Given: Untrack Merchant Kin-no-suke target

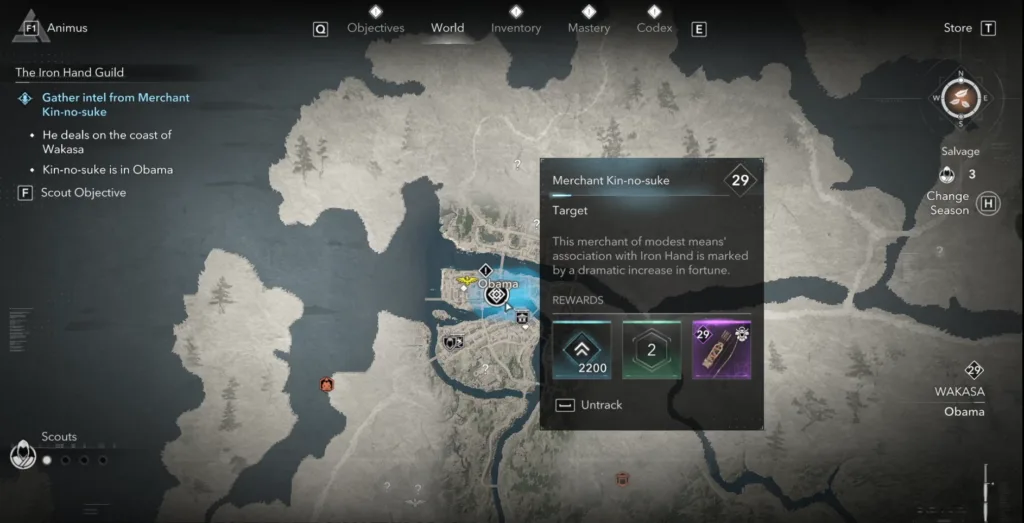Looking at the screenshot, I should coord(590,405).
